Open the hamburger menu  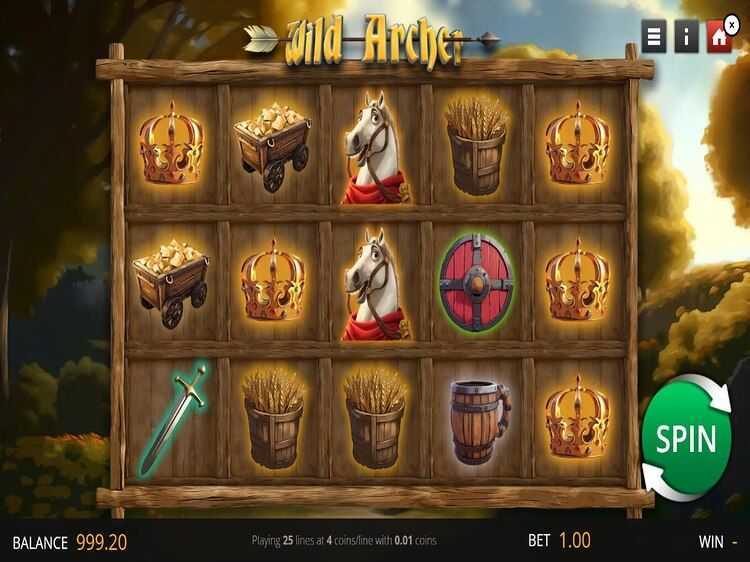coord(654,38)
